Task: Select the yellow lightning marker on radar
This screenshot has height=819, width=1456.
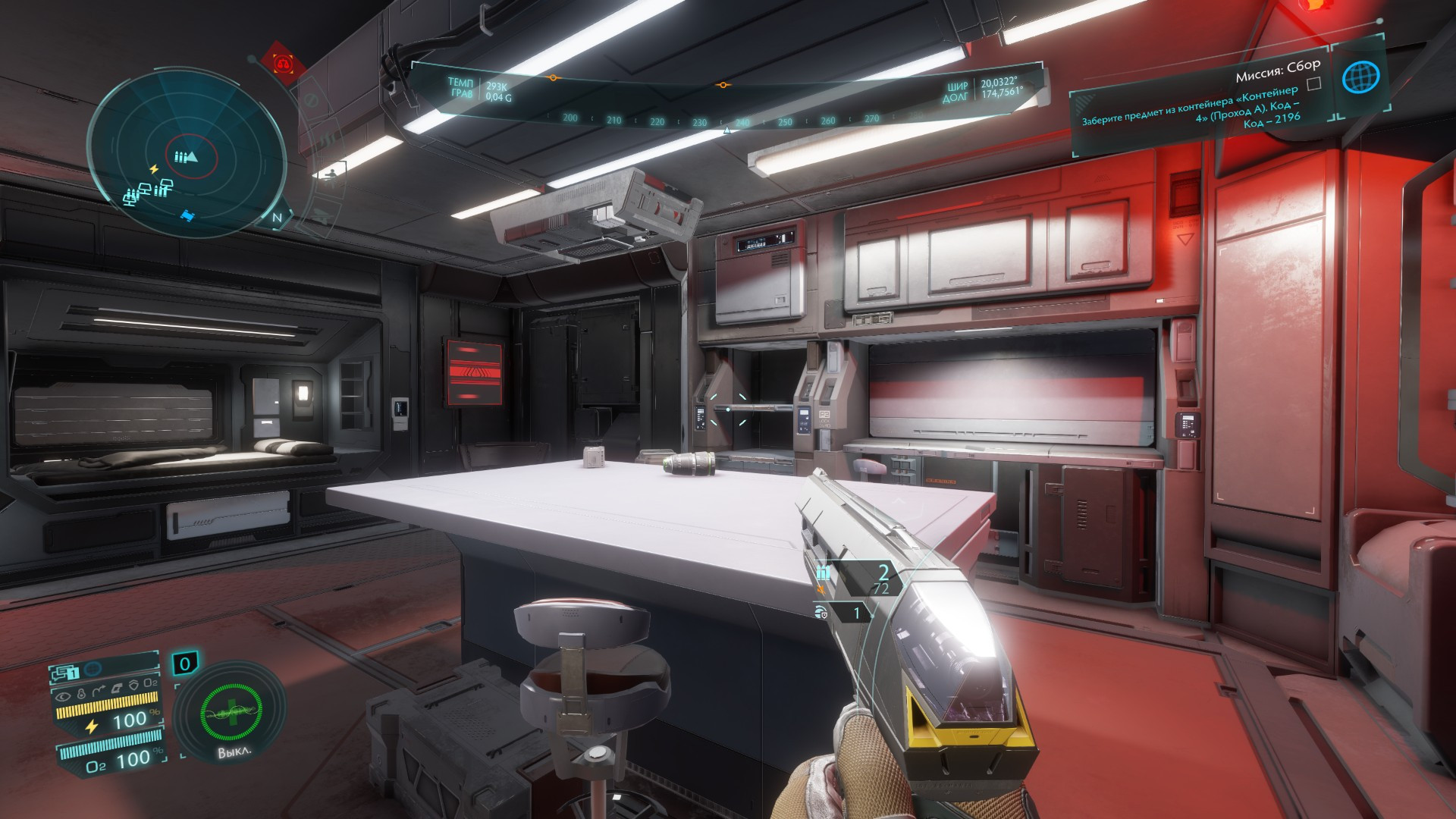Action: [155, 169]
